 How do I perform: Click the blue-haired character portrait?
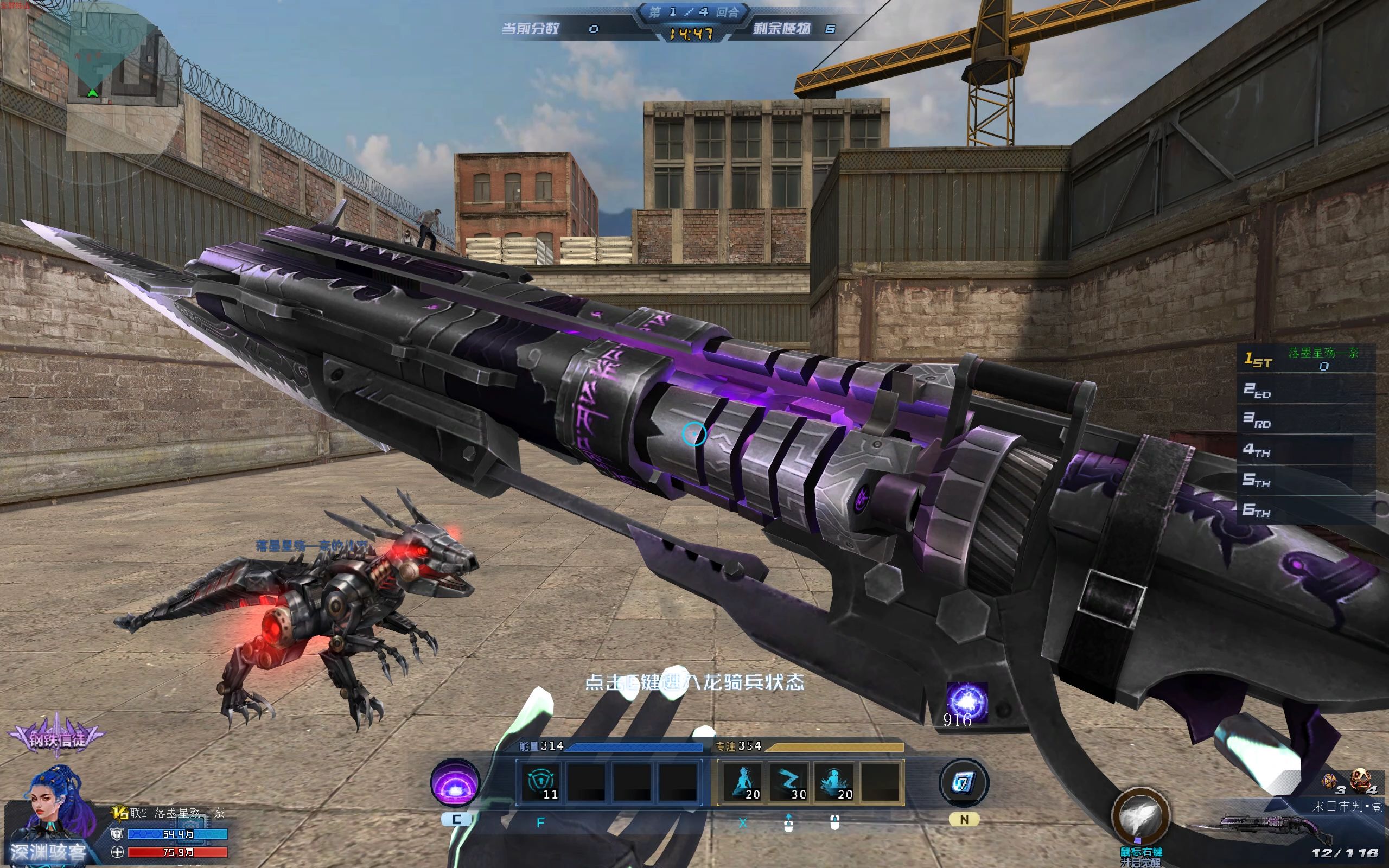[54, 803]
